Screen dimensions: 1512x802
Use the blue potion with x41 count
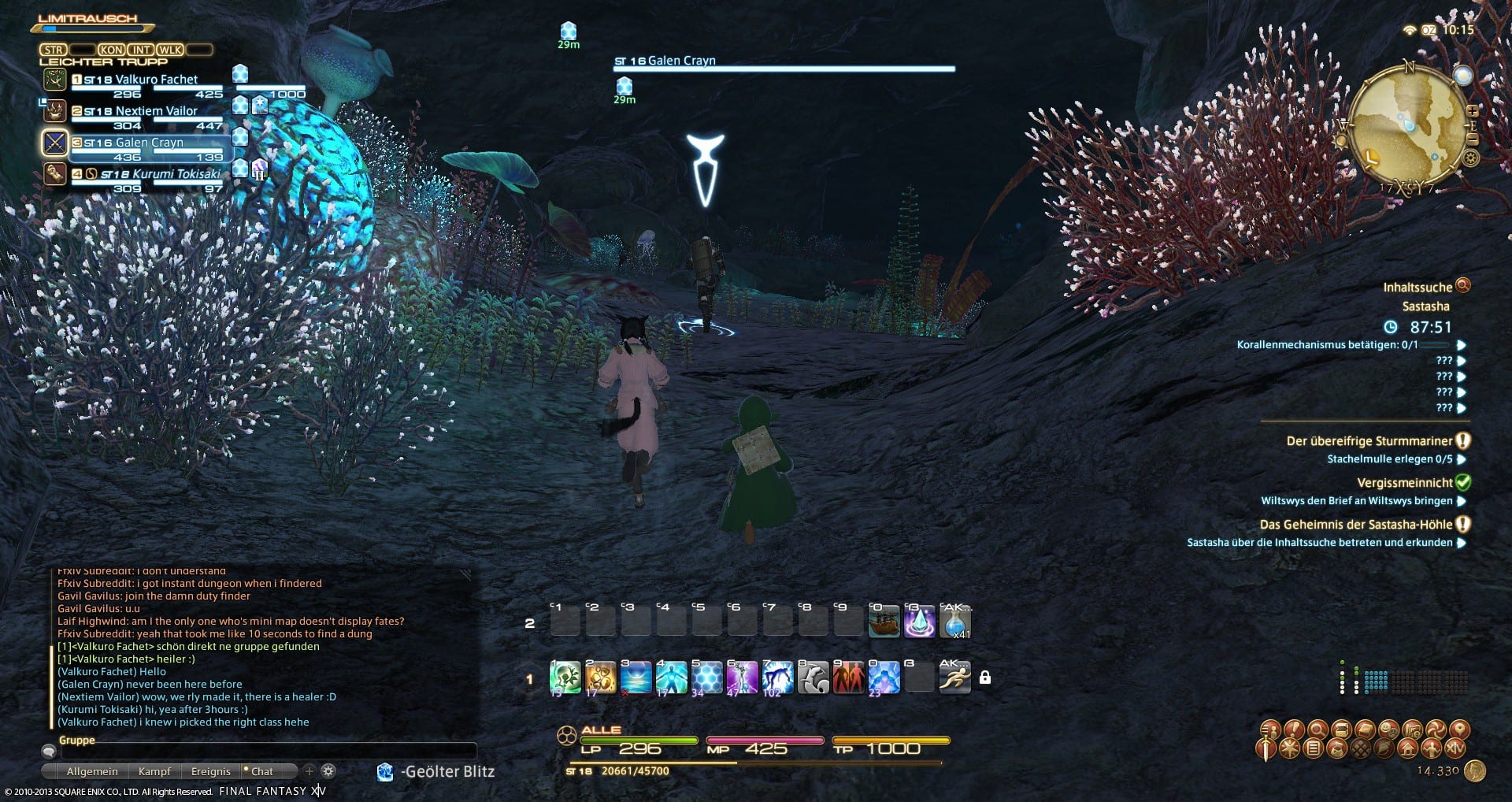[x=954, y=622]
